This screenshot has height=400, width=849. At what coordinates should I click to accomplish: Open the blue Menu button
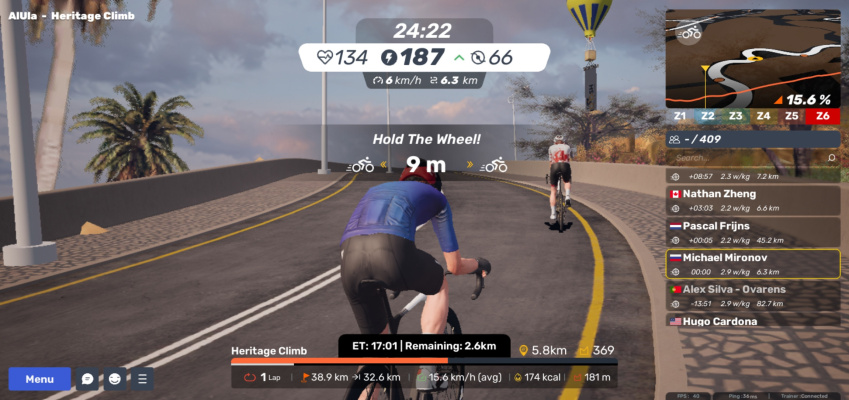tap(39, 379)
